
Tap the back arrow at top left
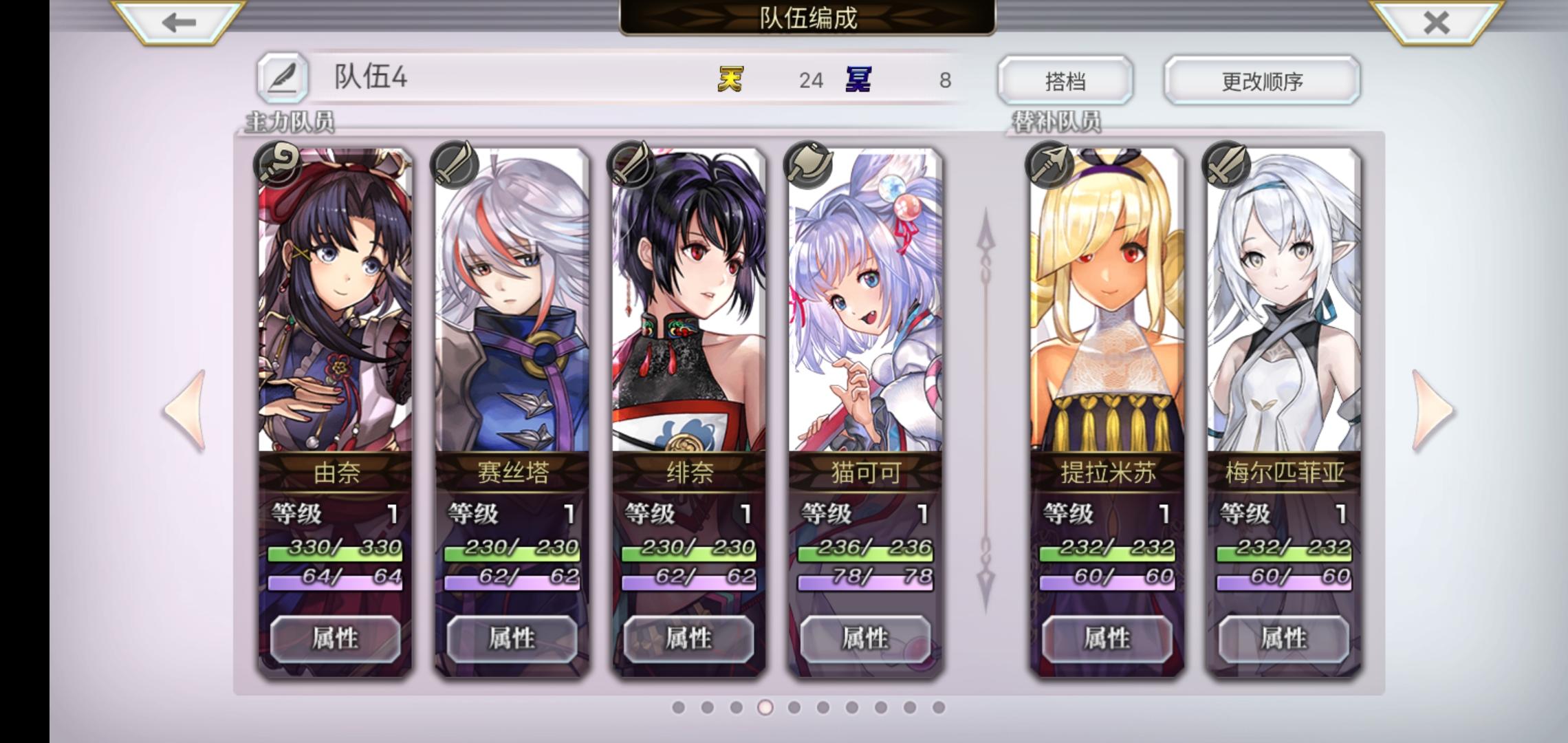click(x=174, y=23)
